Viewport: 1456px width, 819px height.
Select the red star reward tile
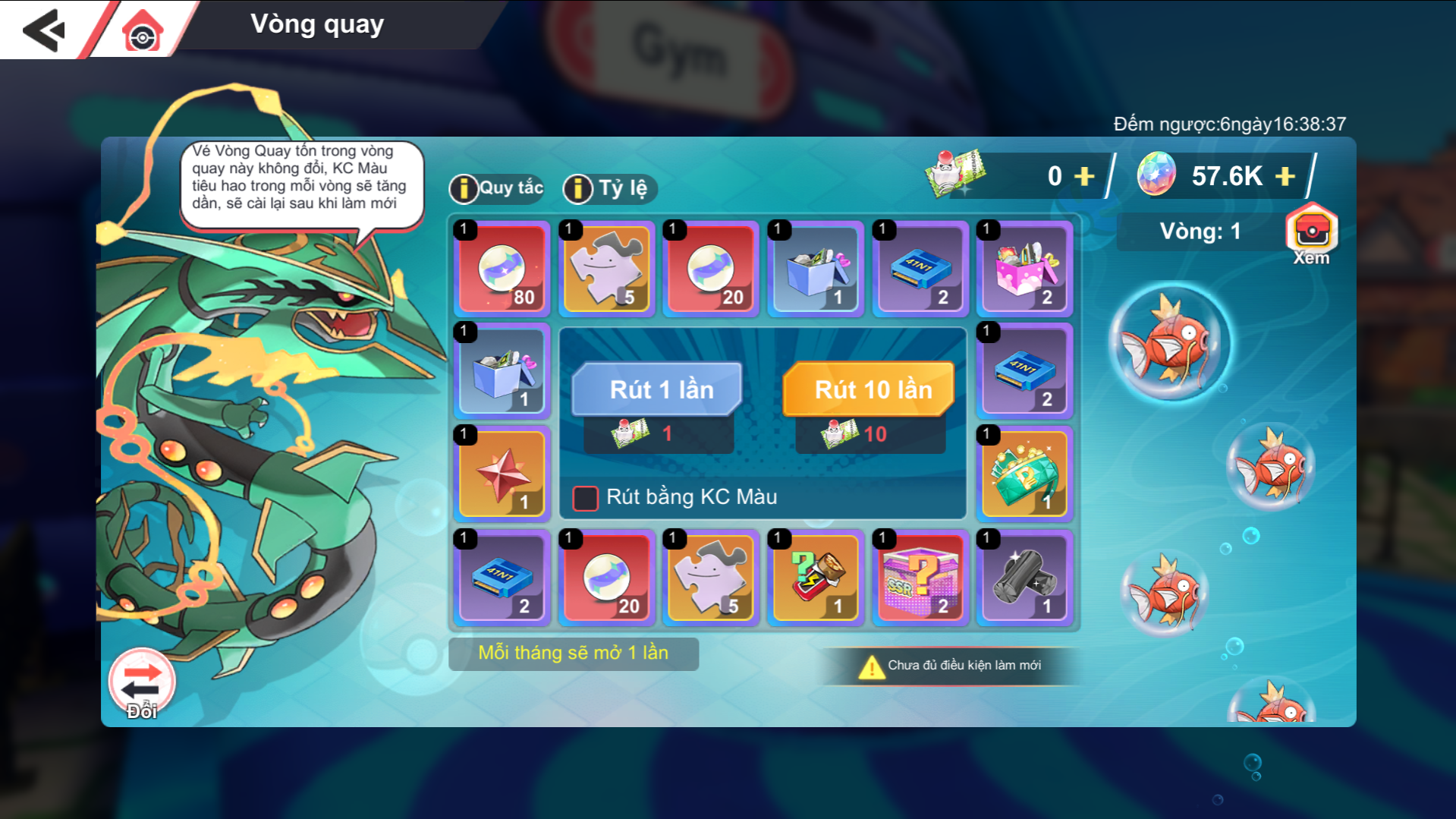pos(502,474)
